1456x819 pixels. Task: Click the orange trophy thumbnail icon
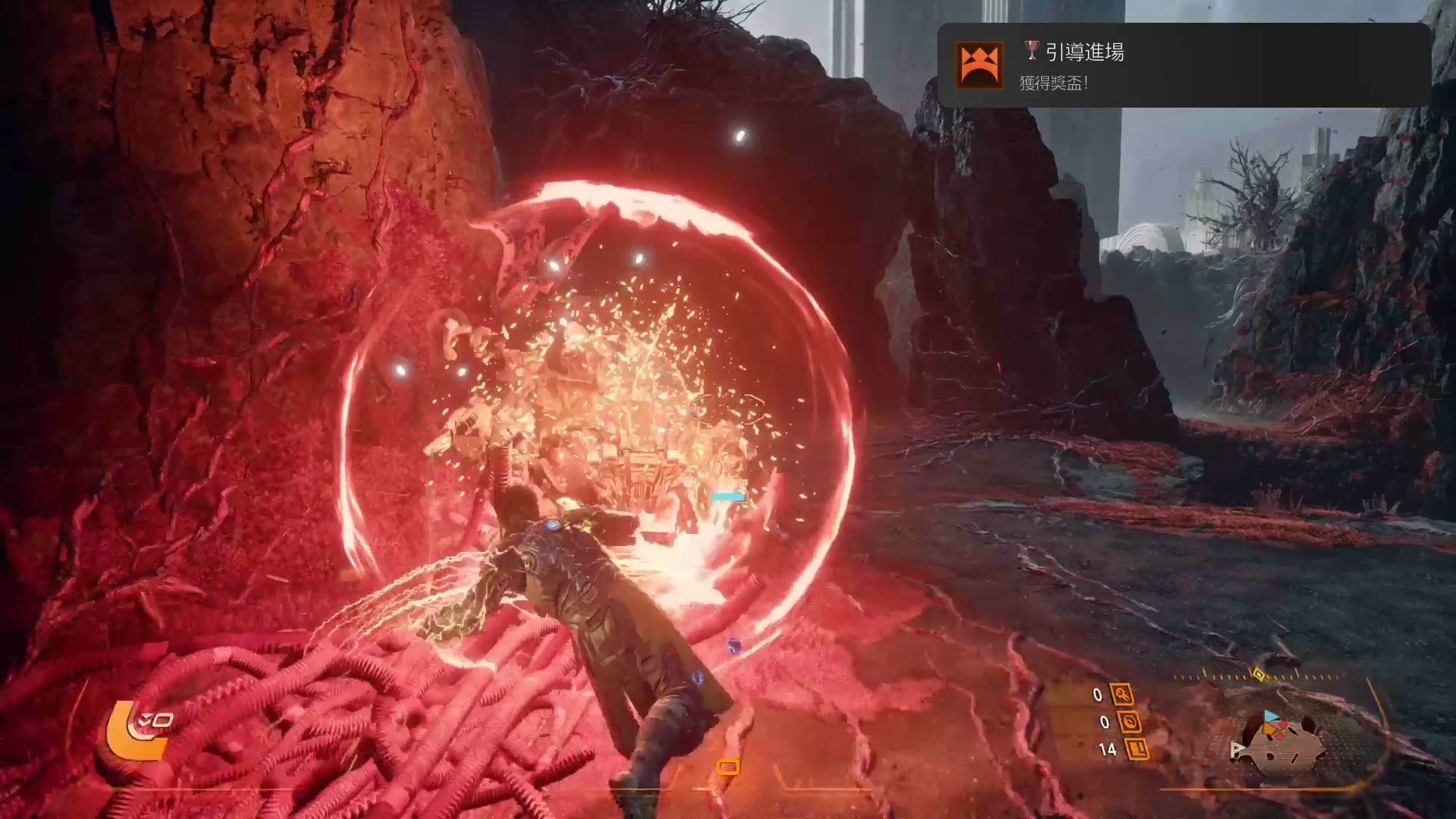coord(981,65)
